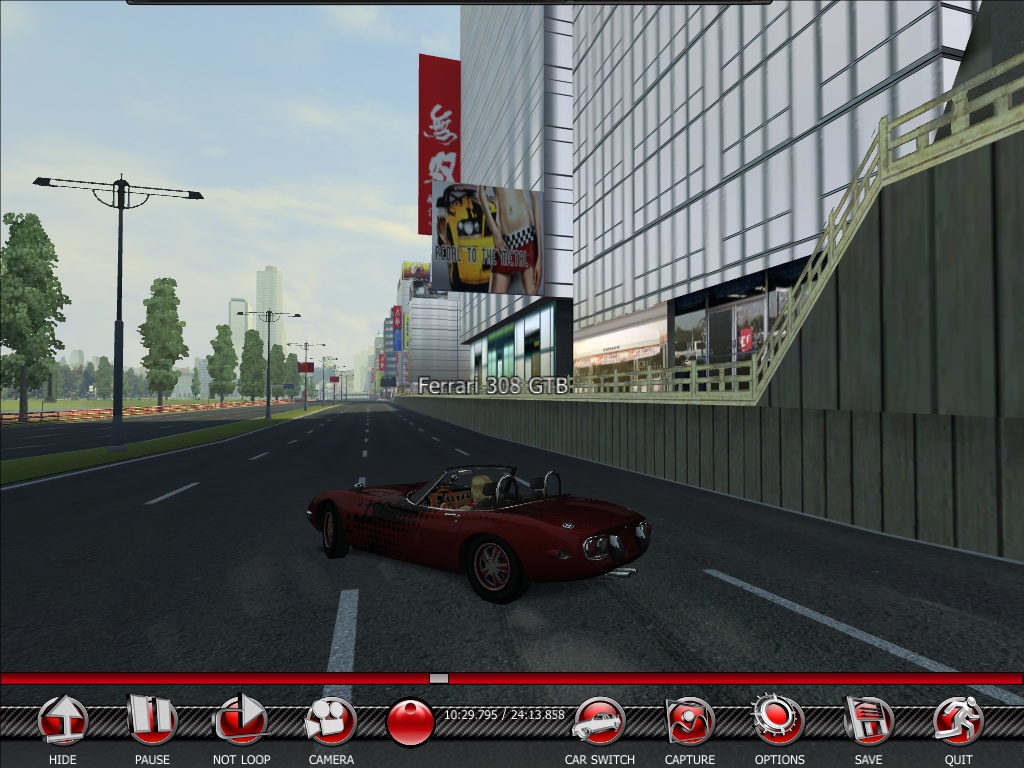Save the current replay
The height and width of the screenshot is (768, 1024).
868,721
